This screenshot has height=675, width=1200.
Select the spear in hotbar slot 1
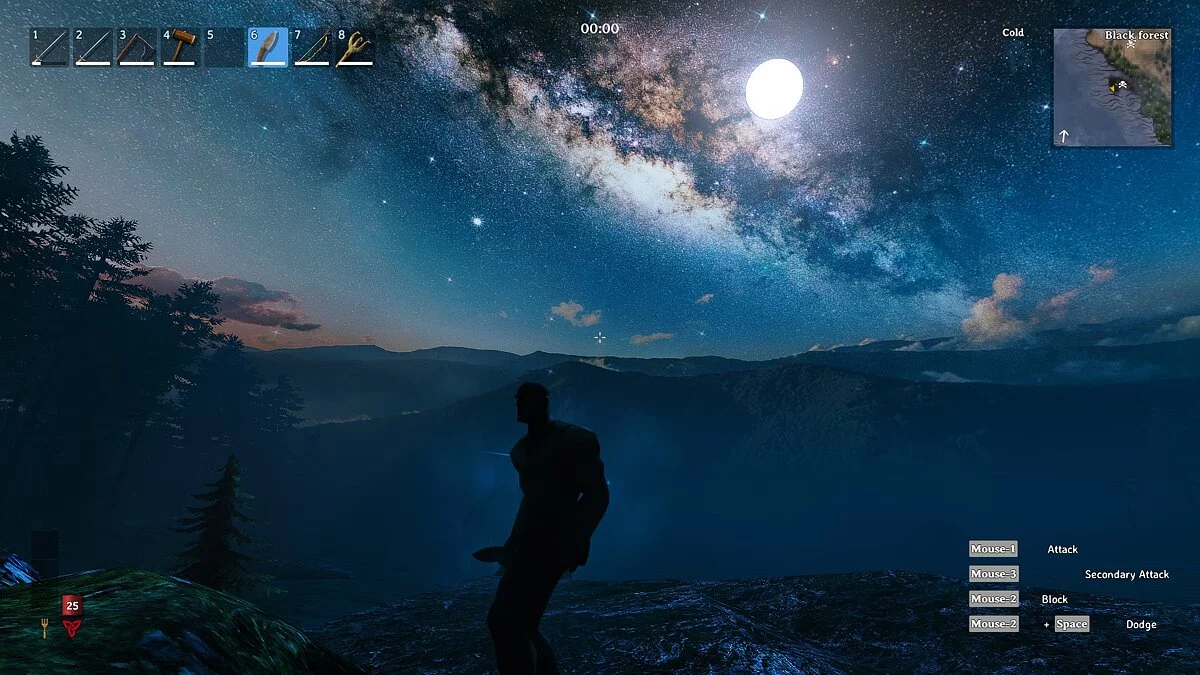point(49,47)
